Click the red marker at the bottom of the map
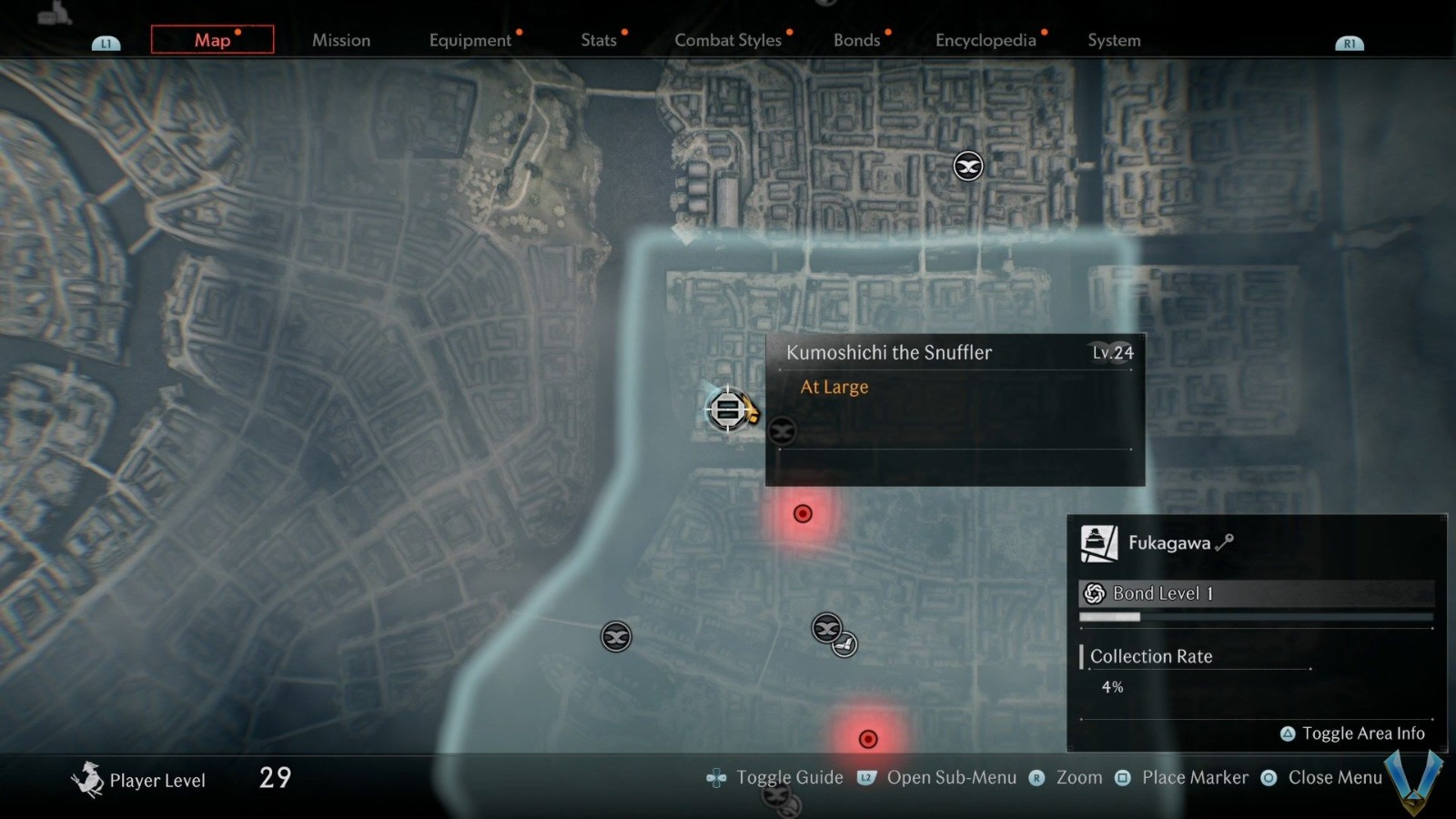Screen dimensions: 1456x819 867,739
